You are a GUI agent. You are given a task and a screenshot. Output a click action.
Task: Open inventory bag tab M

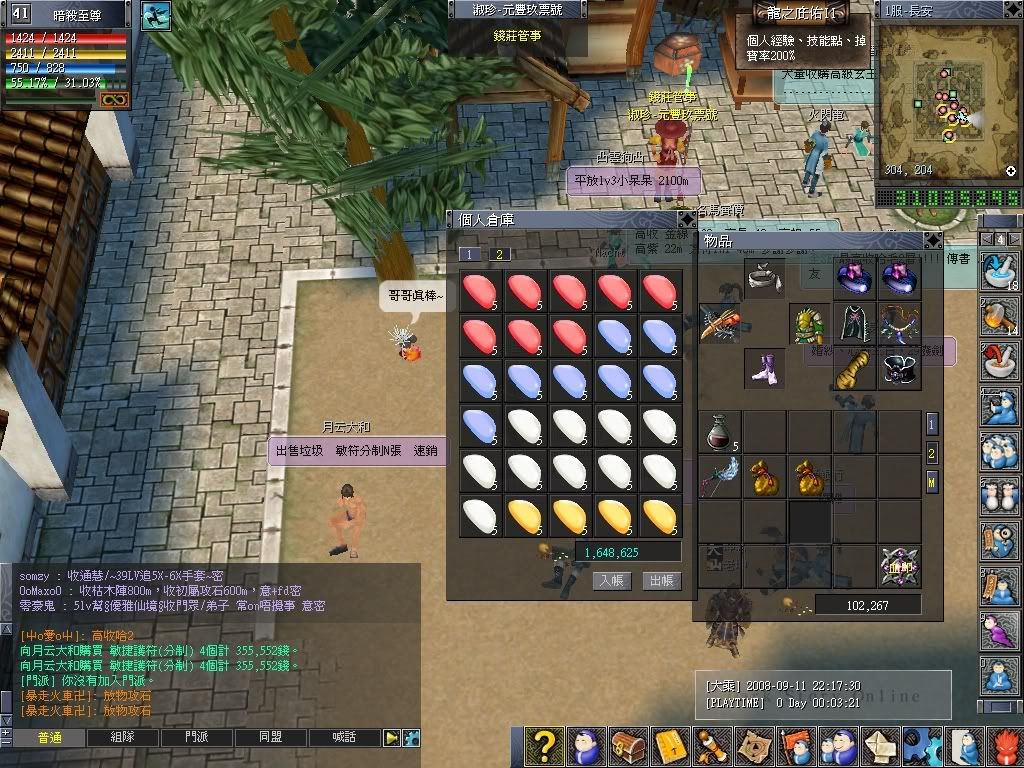tap(932, 483)
